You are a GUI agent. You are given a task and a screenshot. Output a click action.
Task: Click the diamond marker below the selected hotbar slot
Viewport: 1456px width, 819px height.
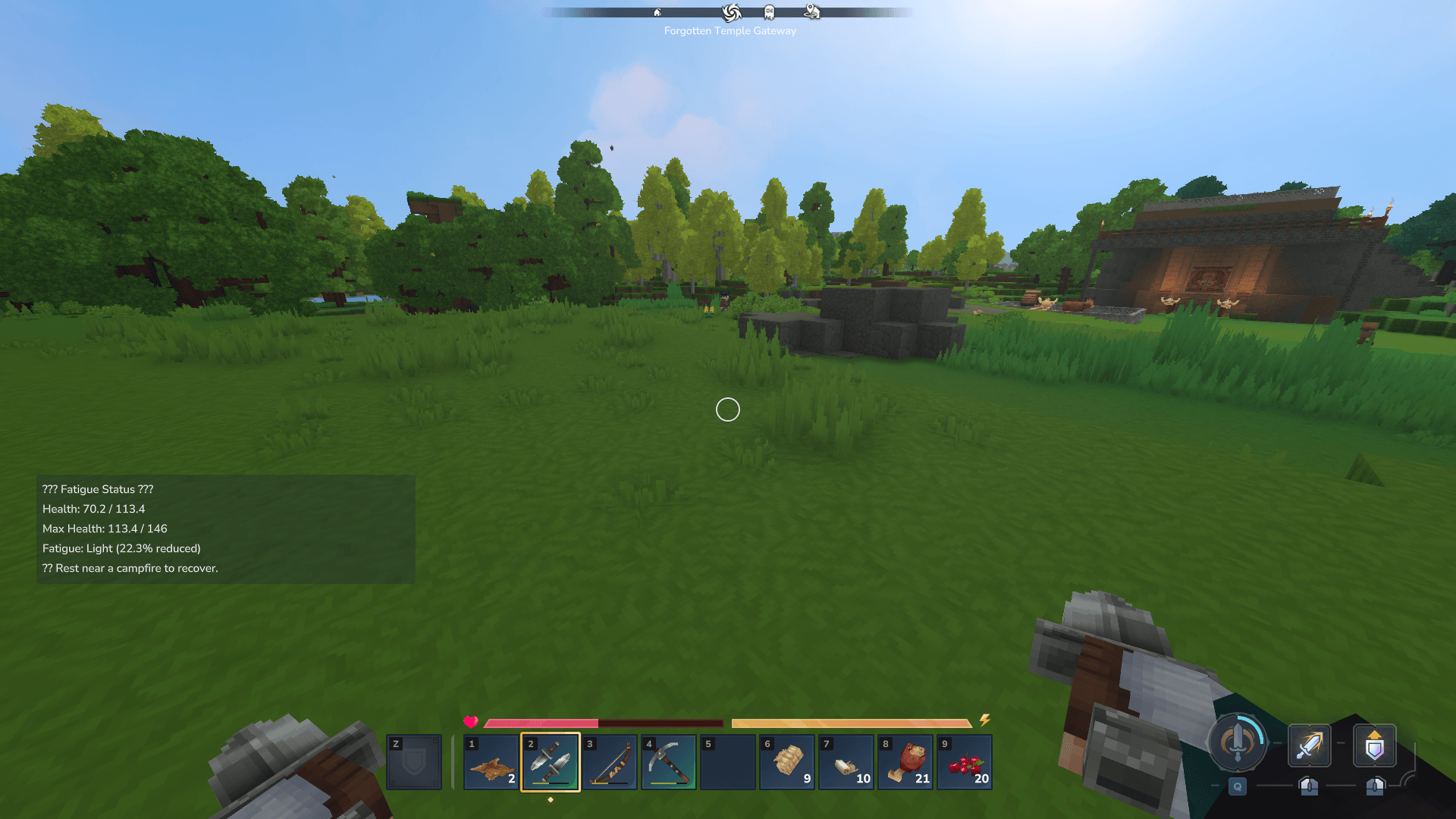pos(551,799)
